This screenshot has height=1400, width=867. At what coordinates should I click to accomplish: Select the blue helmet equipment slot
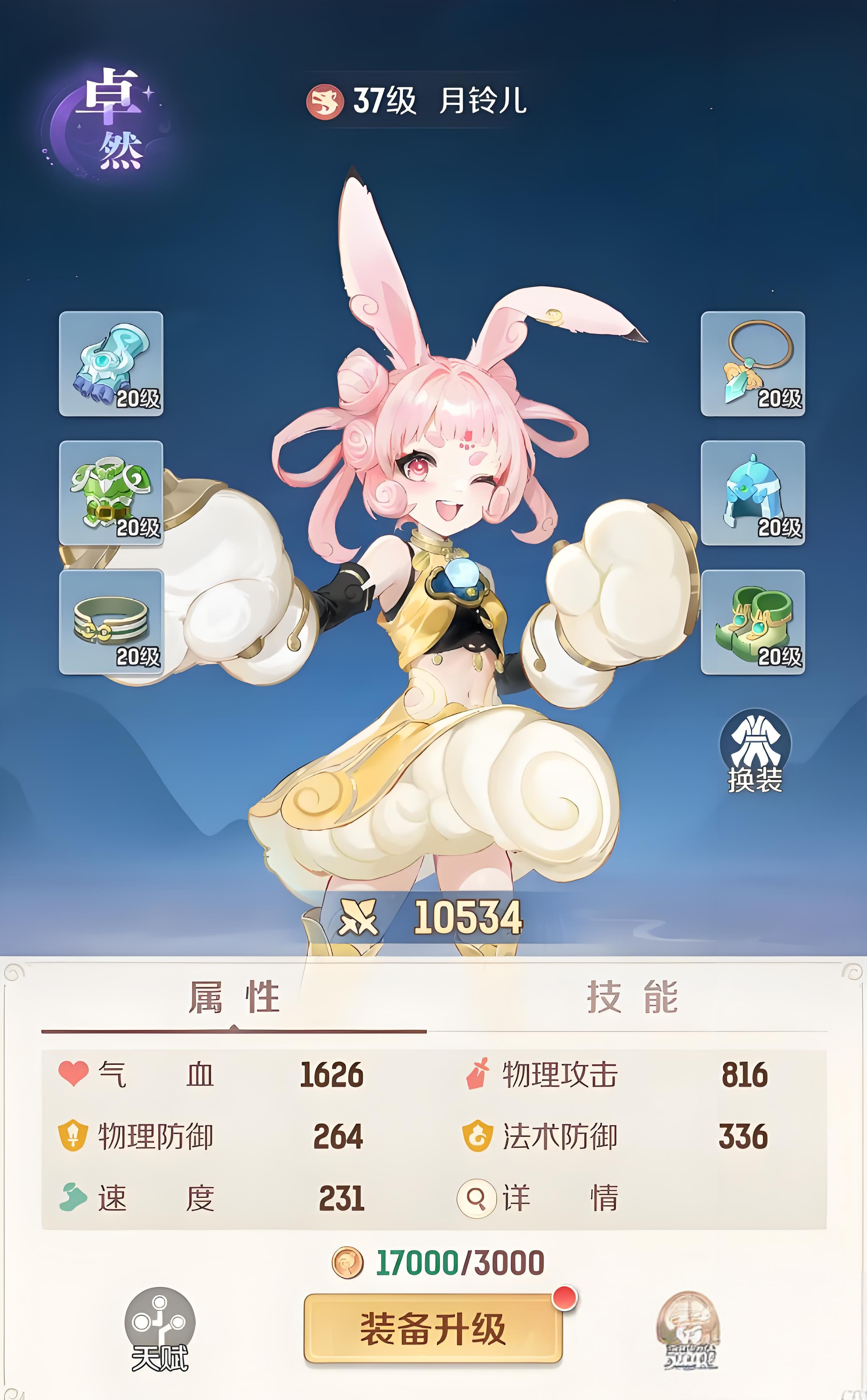[752, 493]
